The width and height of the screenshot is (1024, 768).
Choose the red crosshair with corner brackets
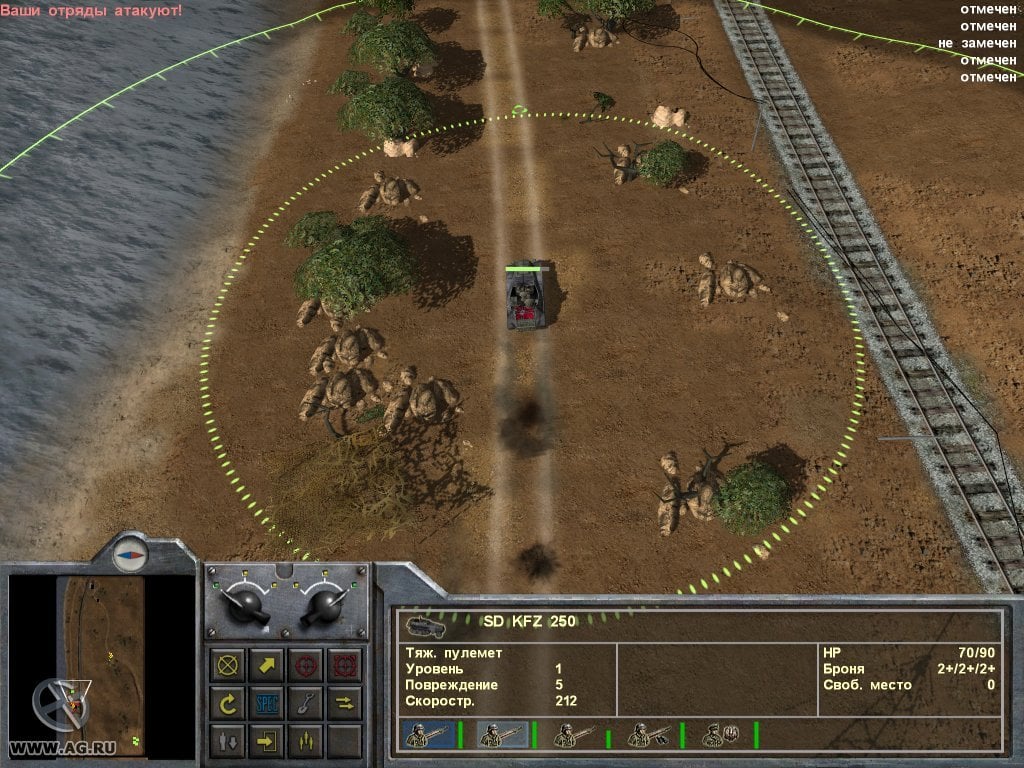pos(343,665)
